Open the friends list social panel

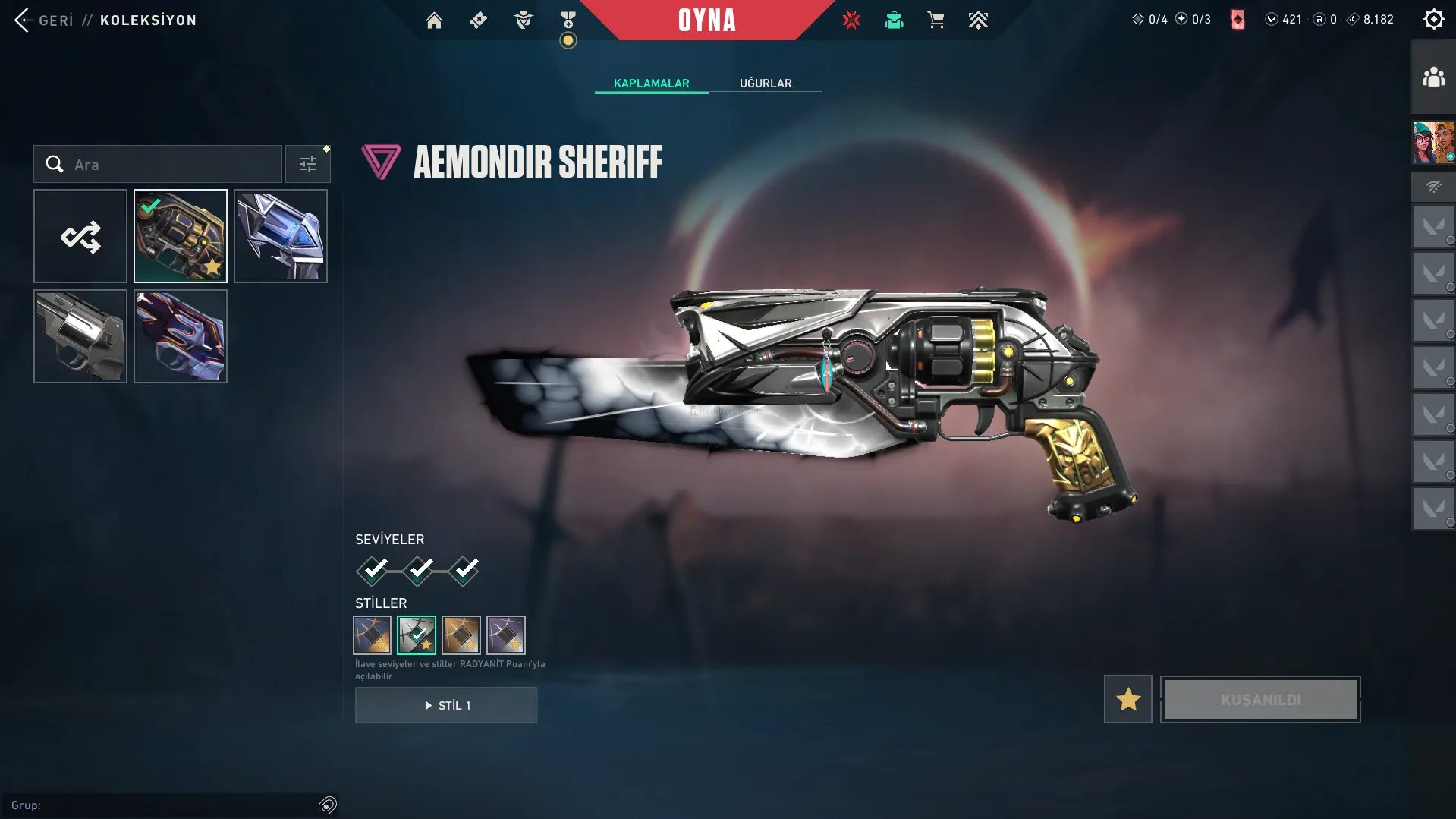[x=1433, y=77]
